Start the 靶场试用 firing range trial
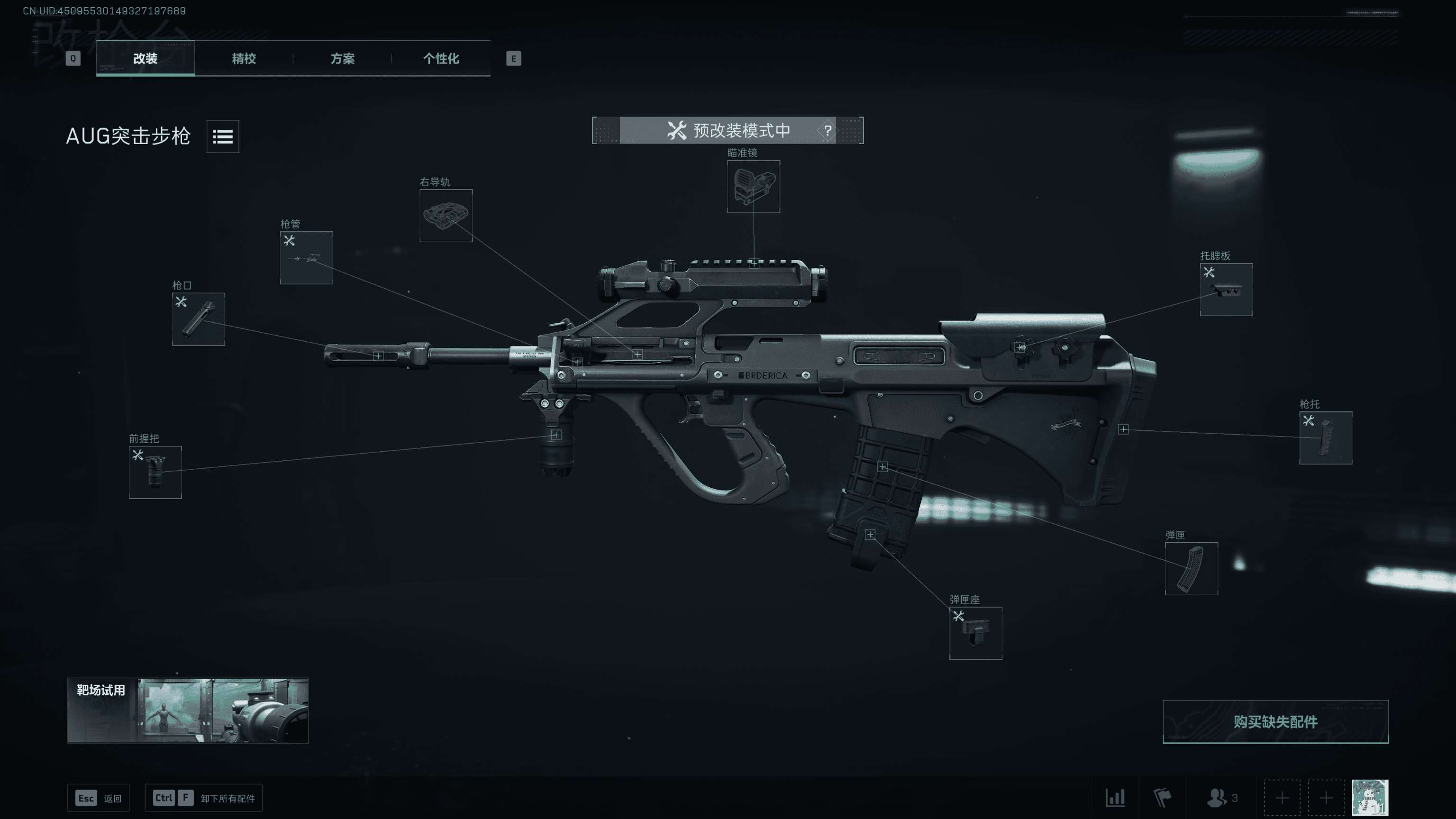 click(188, 710)
